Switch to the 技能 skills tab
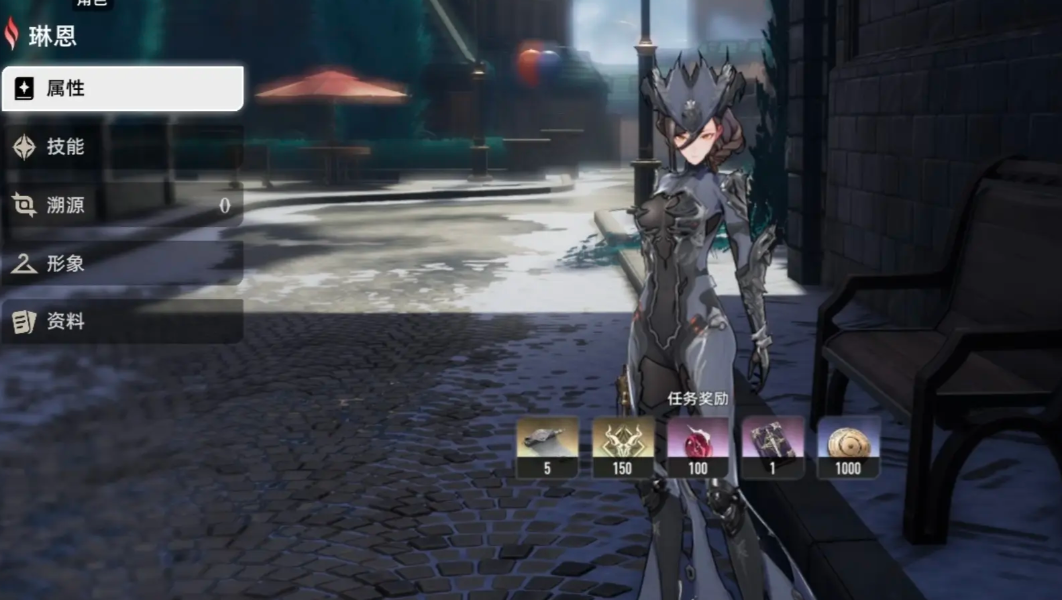This screenshot has width=1062, height=600. [x=122, y=147]
